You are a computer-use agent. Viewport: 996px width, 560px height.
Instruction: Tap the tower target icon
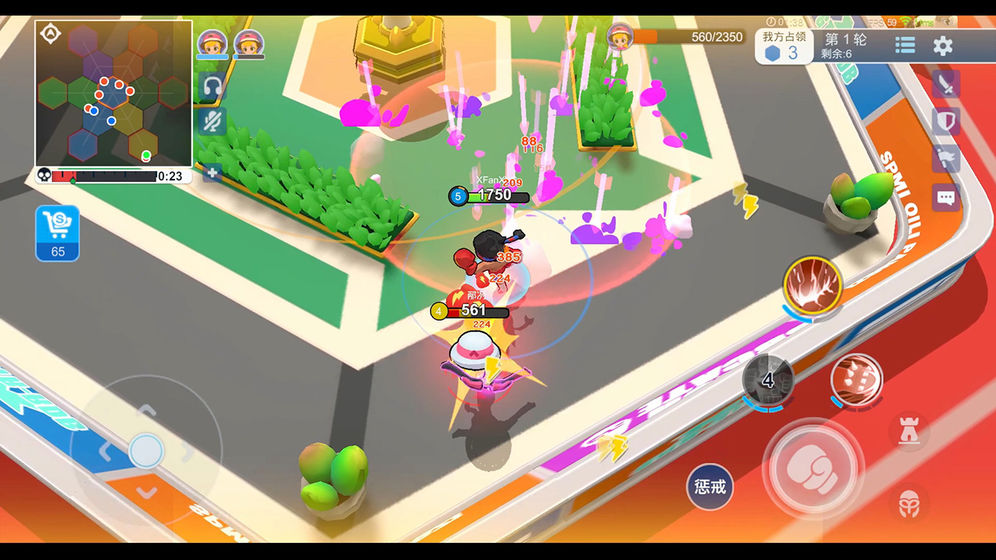point(908,431)
